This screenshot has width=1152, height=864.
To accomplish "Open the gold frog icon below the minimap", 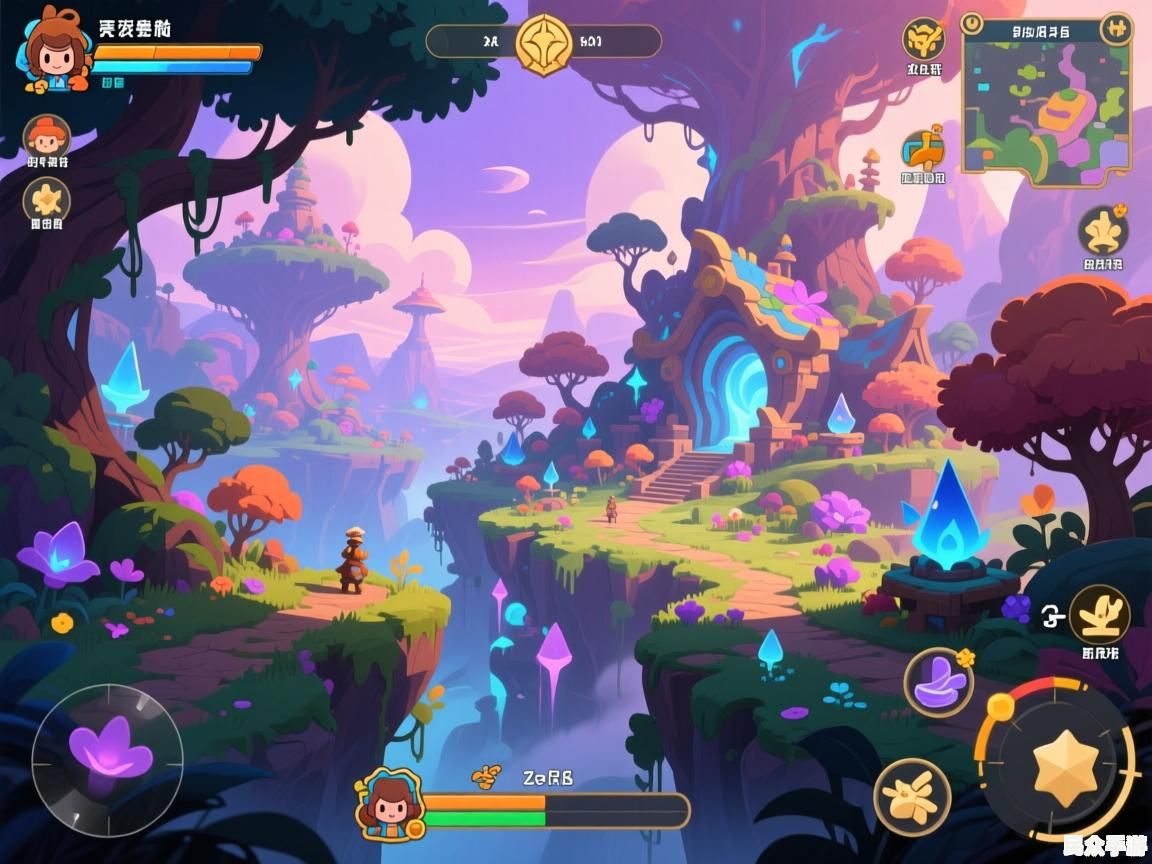I will [1103, 231].
